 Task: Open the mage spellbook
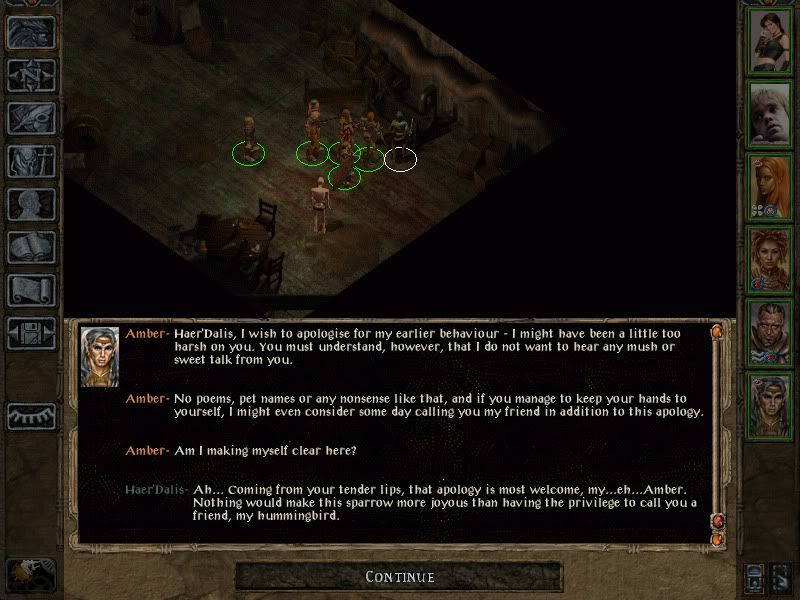pyautogui.click(x=31, y=247)
